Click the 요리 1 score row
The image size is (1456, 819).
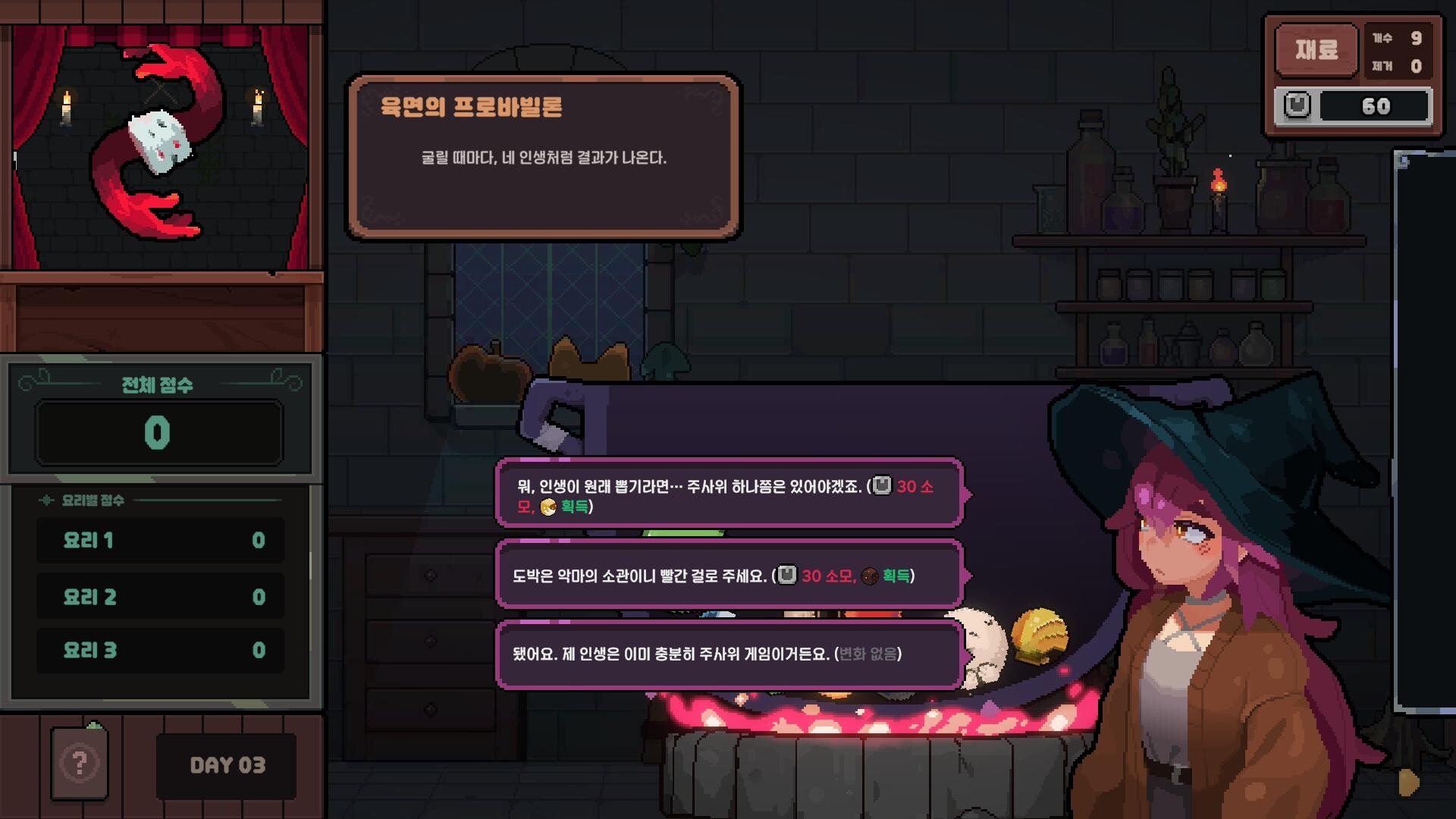pos(159,541)
